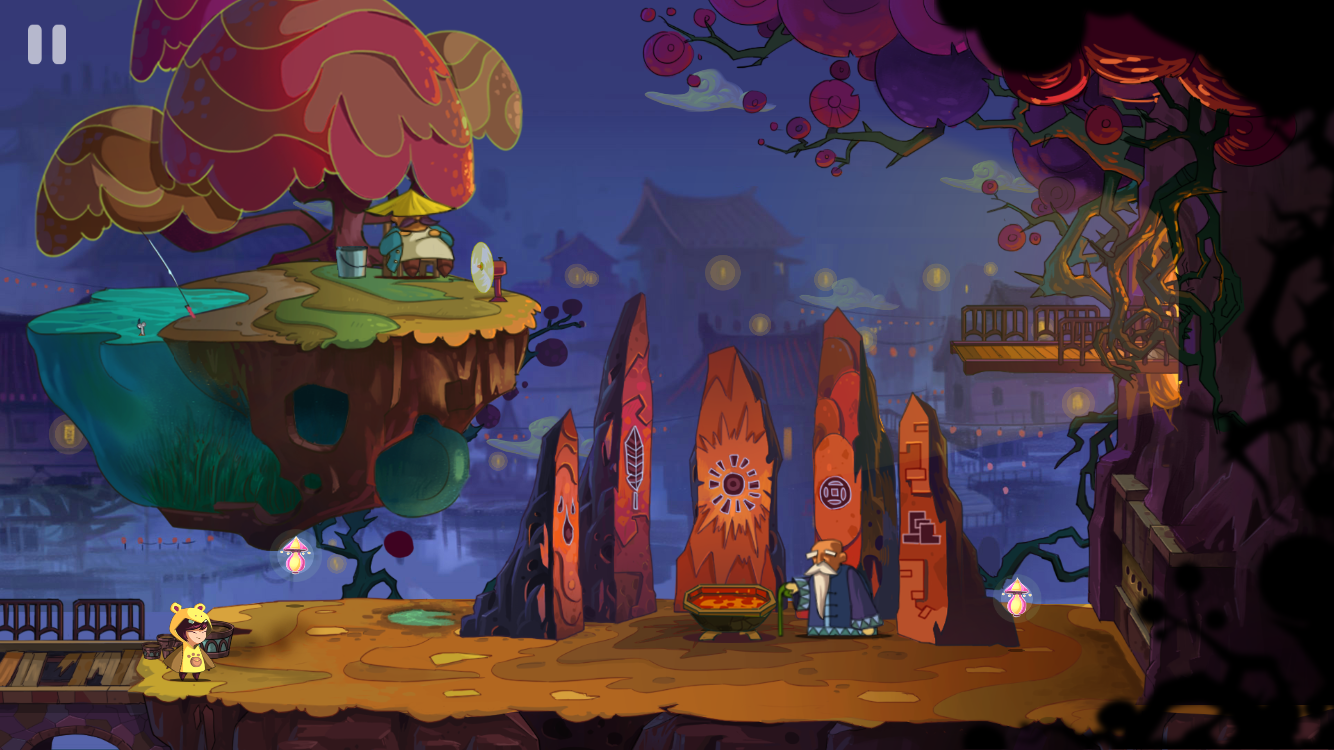Image resolution: width=1334 pixels, height=750 pixels.
Task: Click the steaming bowl of soup
Action: click(727, 602)
